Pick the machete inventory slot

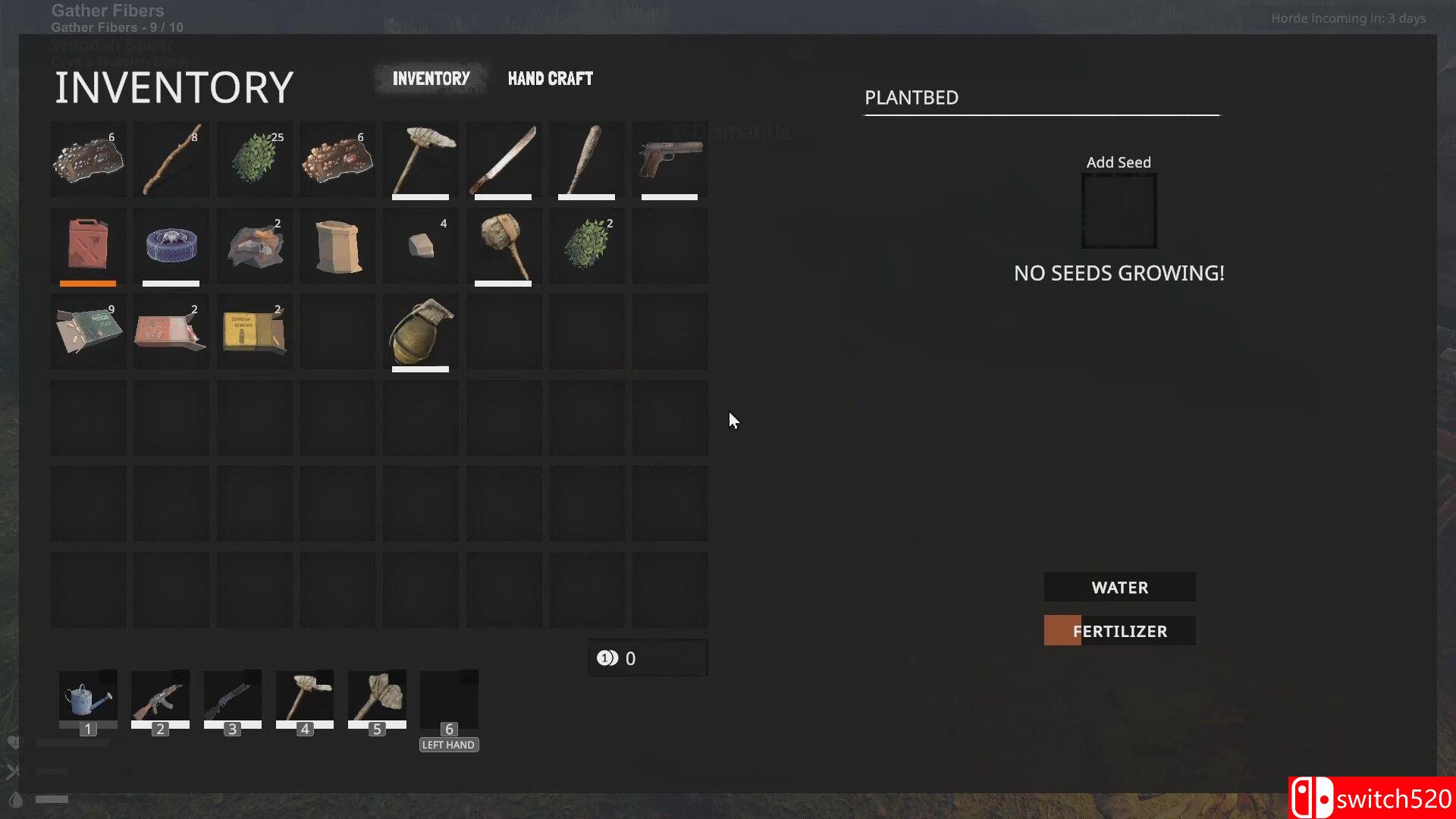click(x=504, y=159)
